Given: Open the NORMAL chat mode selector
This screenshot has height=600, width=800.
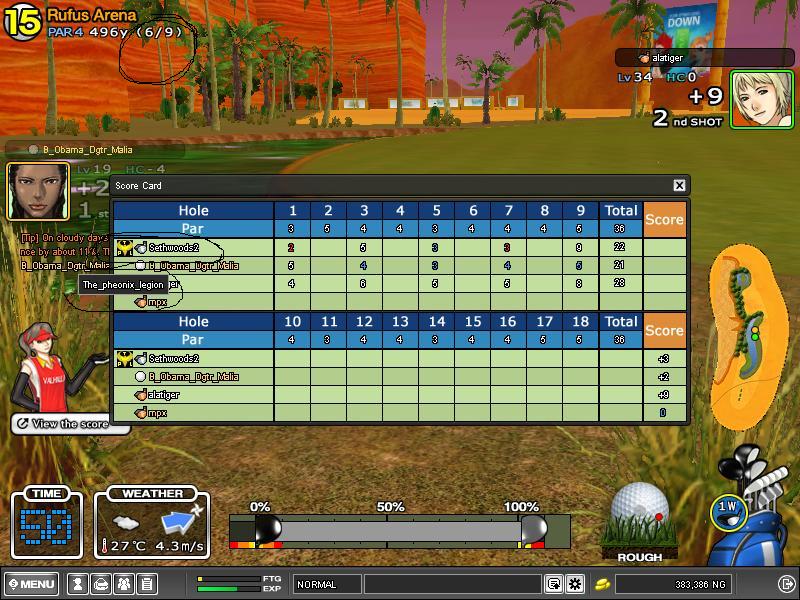Looking at the screenshot, I should (326, 584).
